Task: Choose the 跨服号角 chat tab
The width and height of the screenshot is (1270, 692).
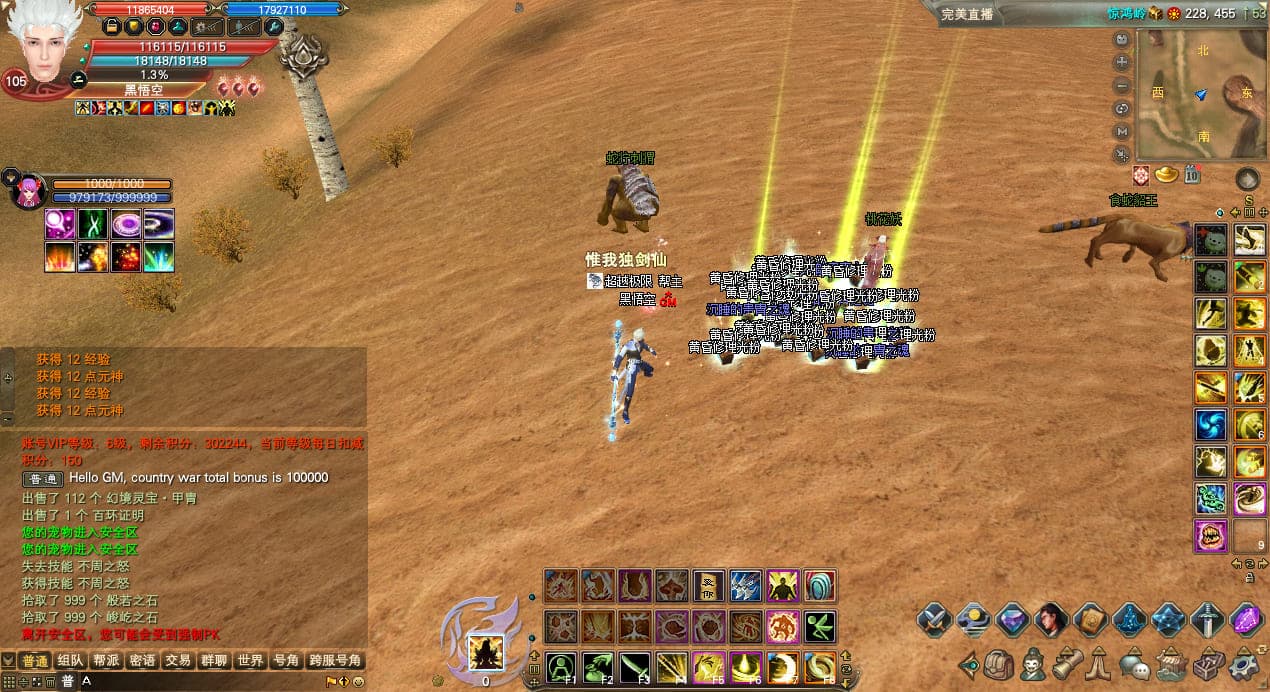Action: click(x=334, y=661)
